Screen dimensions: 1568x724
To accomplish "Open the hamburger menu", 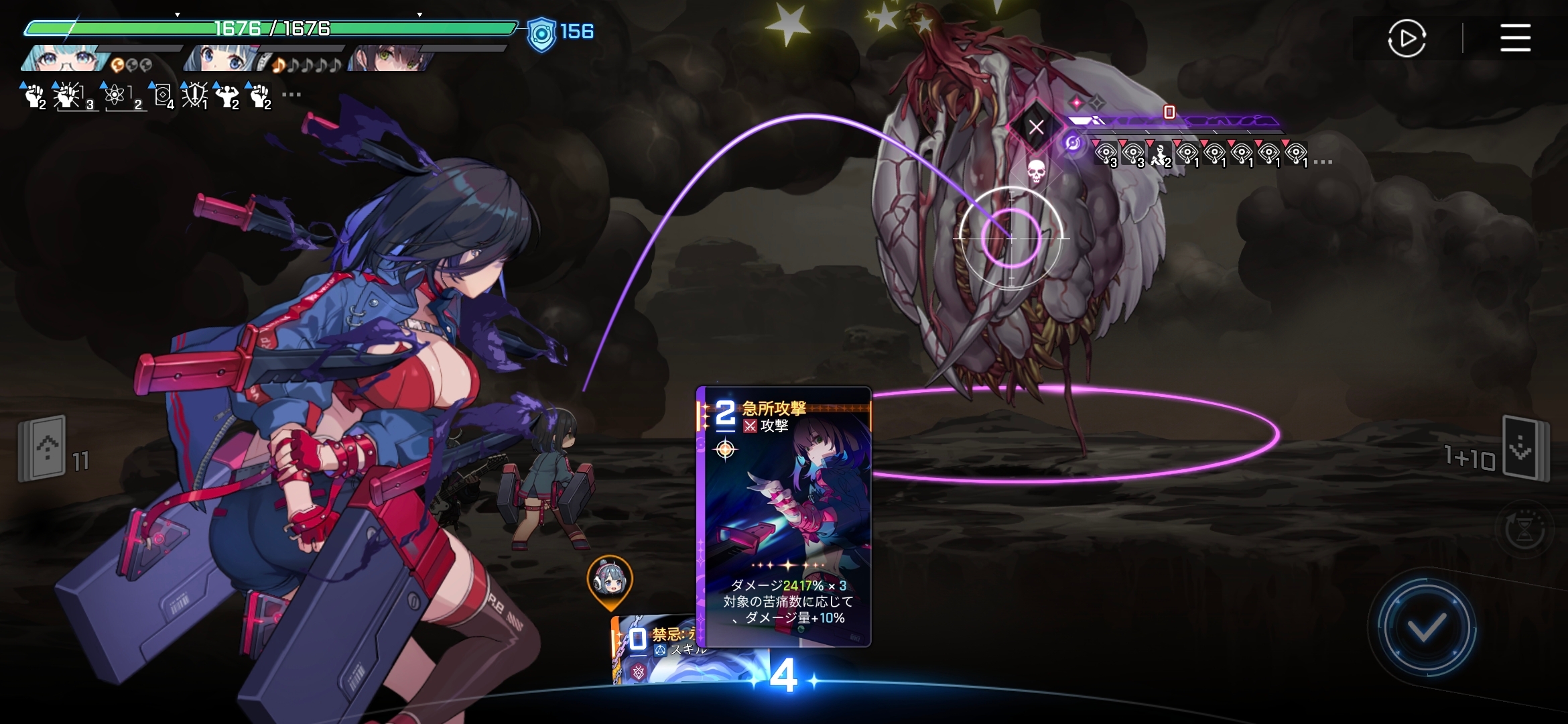I will click(1515, 38).
